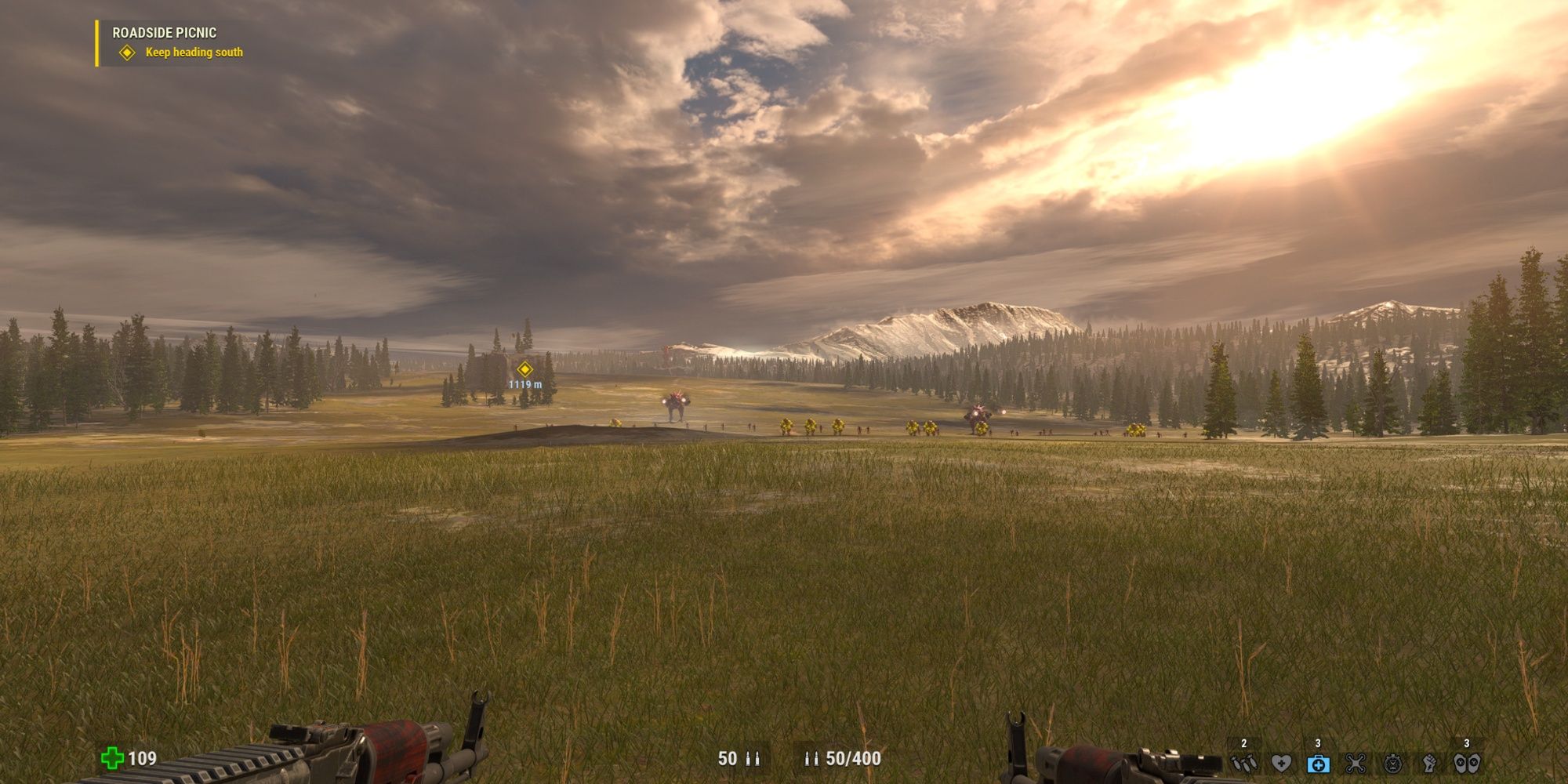
Task: Select the drone gadget icon
Action: pyautogui.click(x=1356, y=764)
